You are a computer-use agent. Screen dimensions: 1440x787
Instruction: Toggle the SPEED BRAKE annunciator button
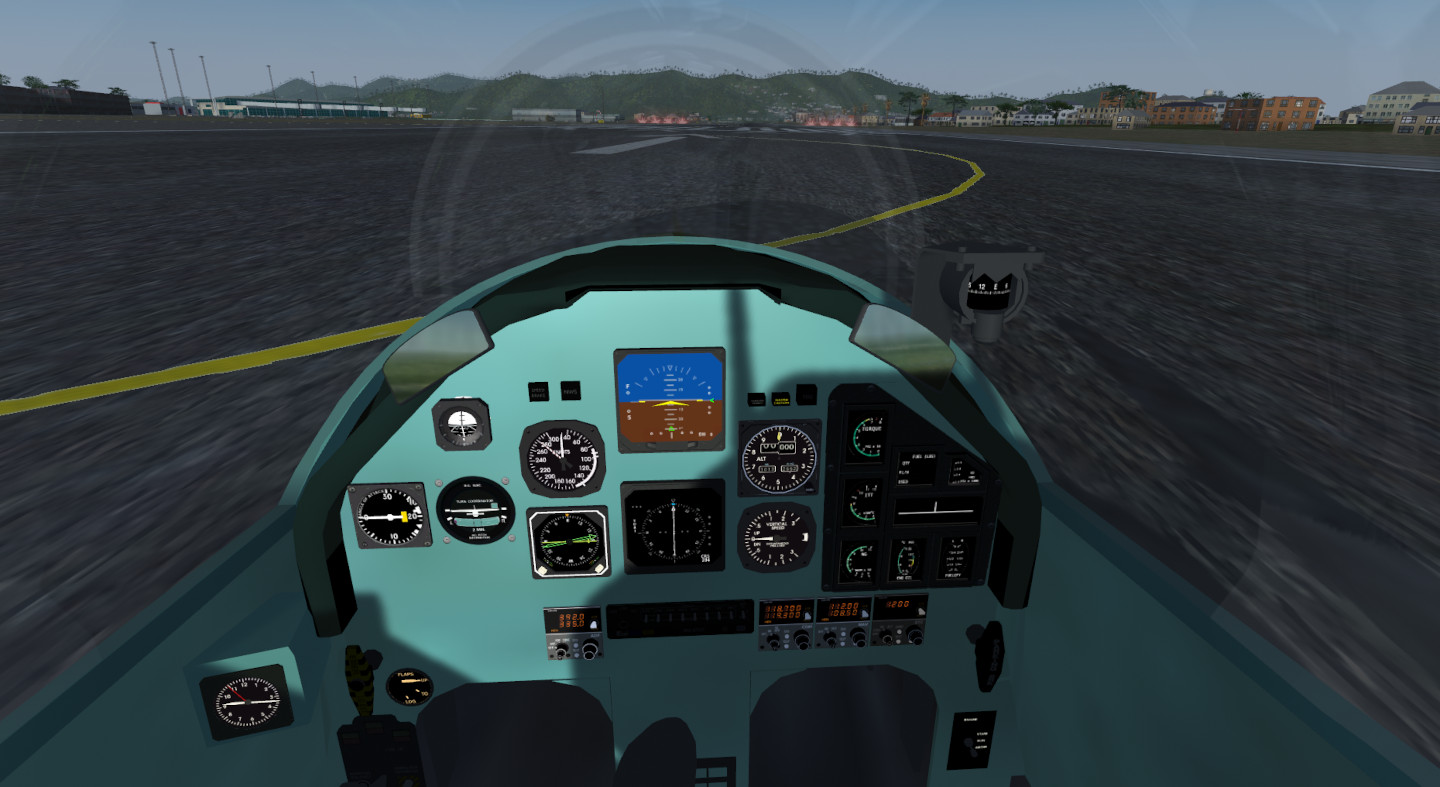coord(538,392)
